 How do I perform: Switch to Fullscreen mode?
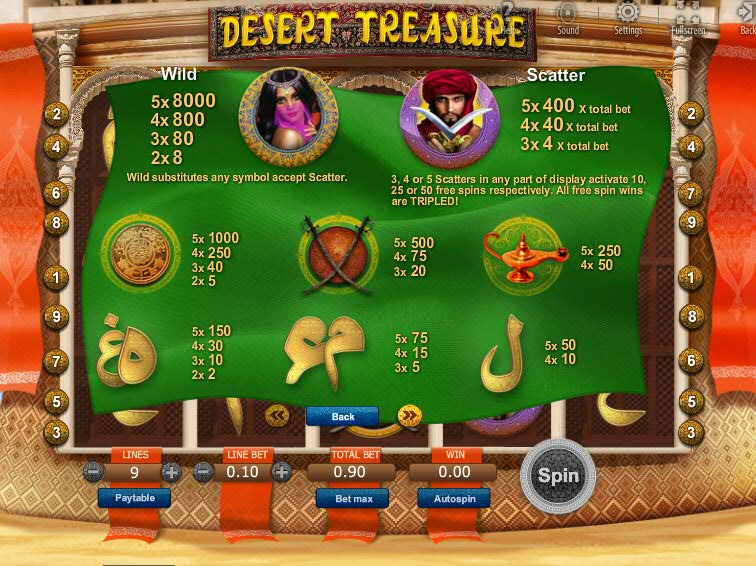point(687,17)
